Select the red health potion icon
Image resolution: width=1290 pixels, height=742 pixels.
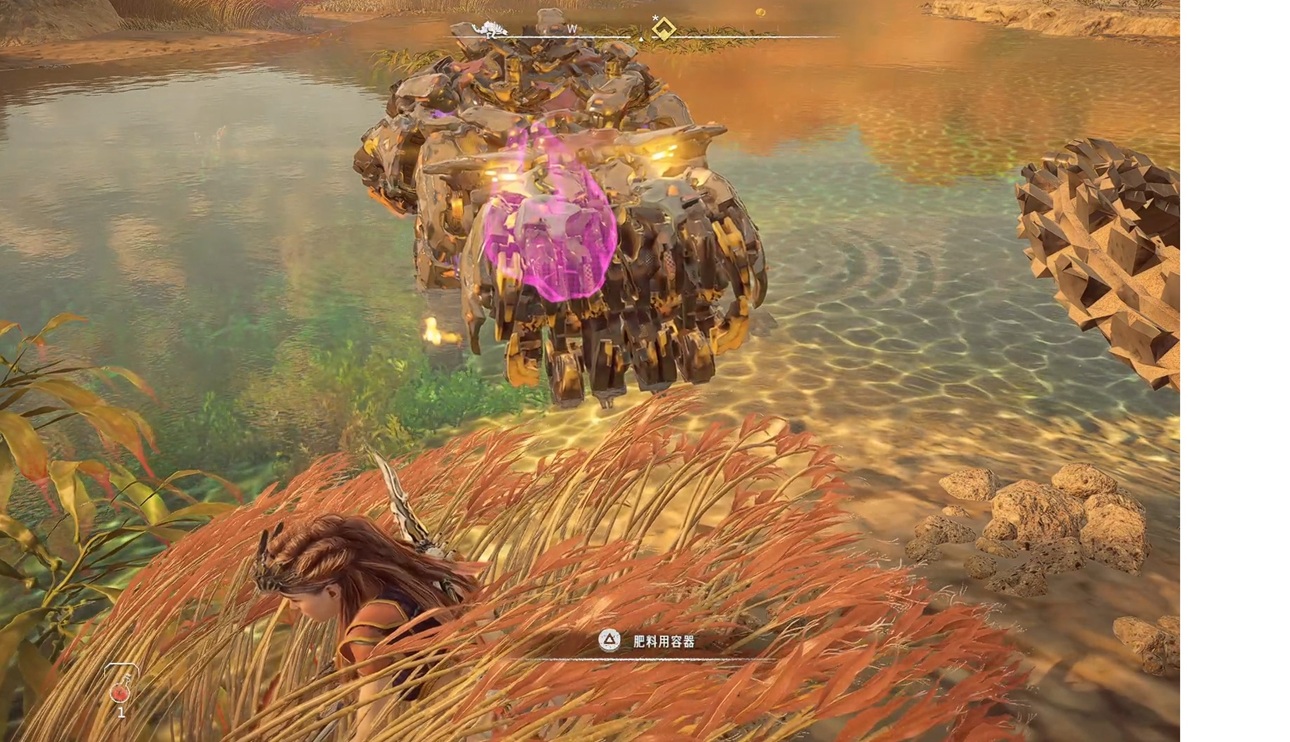pyautogui.click(x=121, y=691)
